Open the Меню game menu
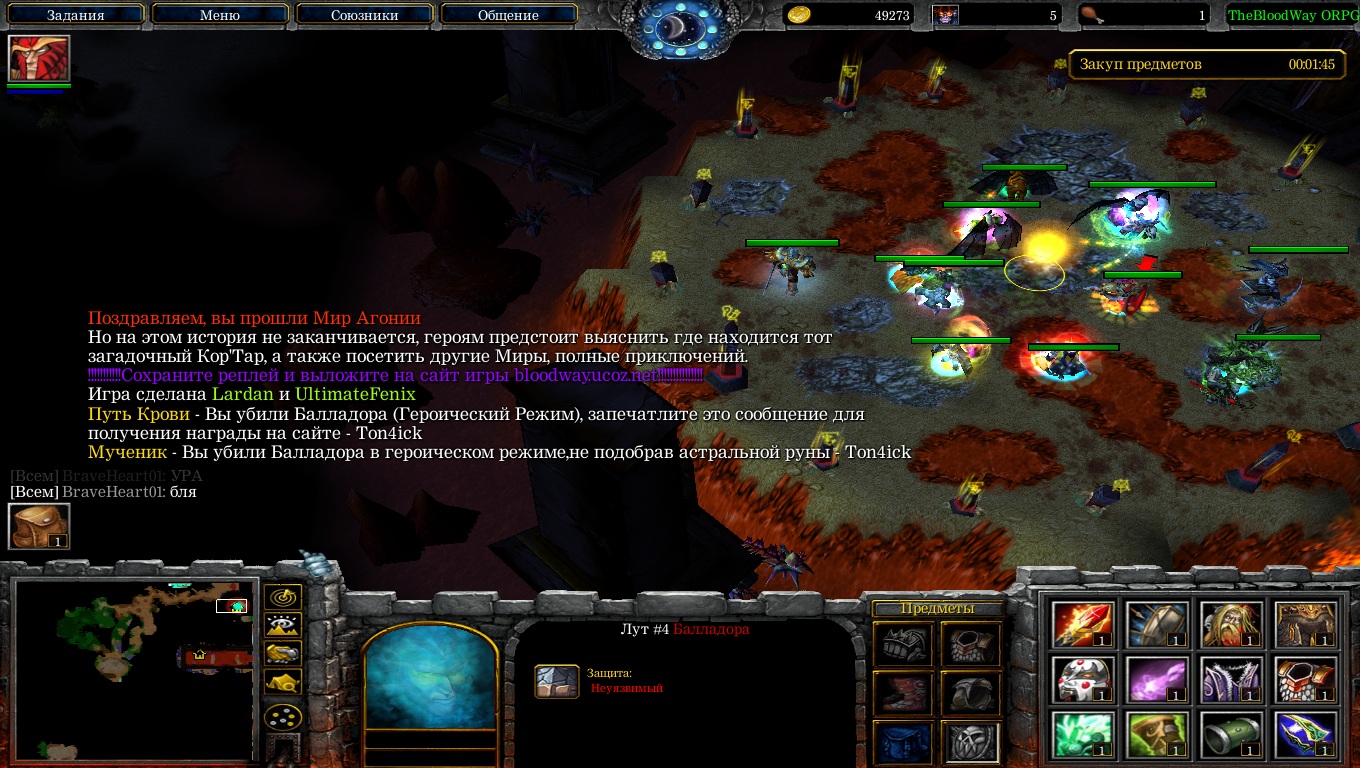The width and height of the screenshot is (1360, 768). 220,15
